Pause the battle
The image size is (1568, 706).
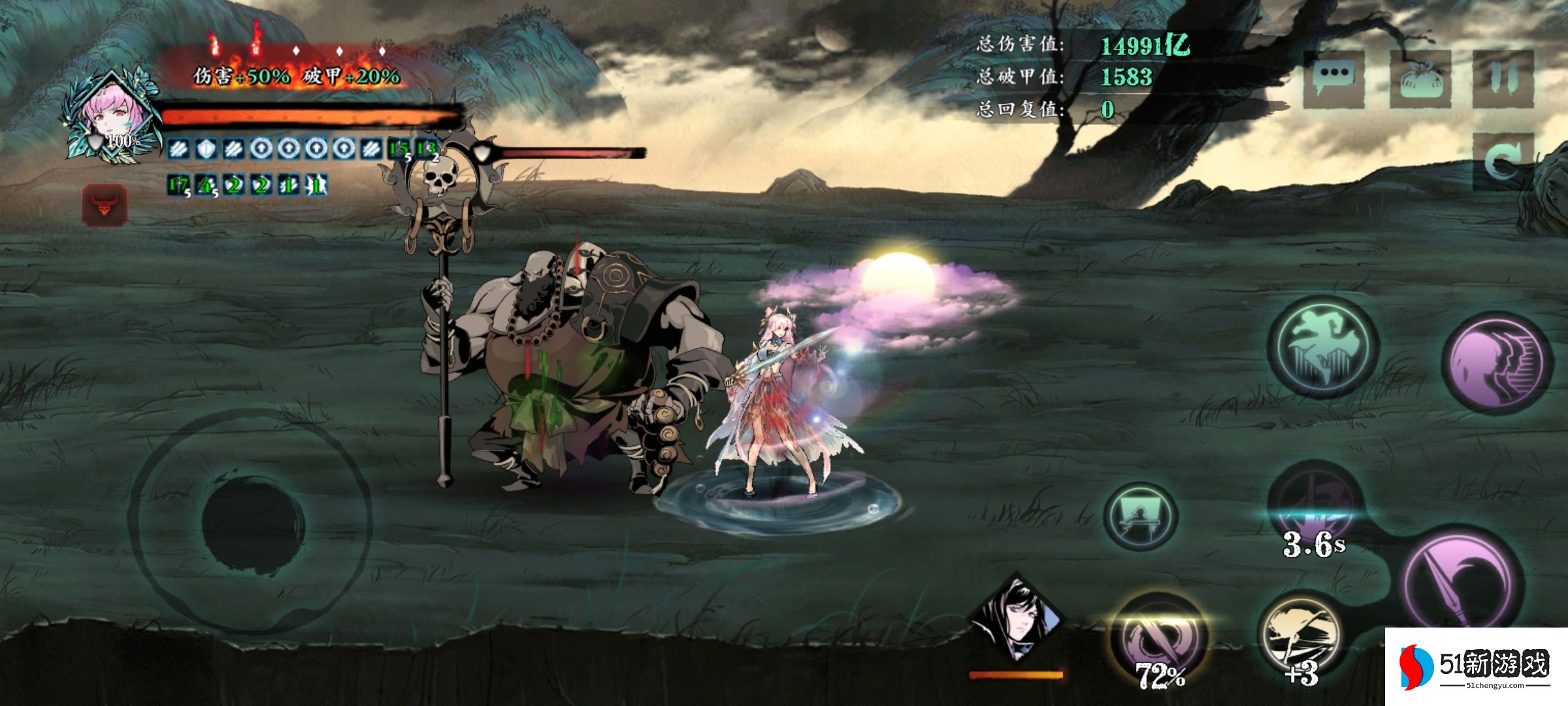(1503, 80)
